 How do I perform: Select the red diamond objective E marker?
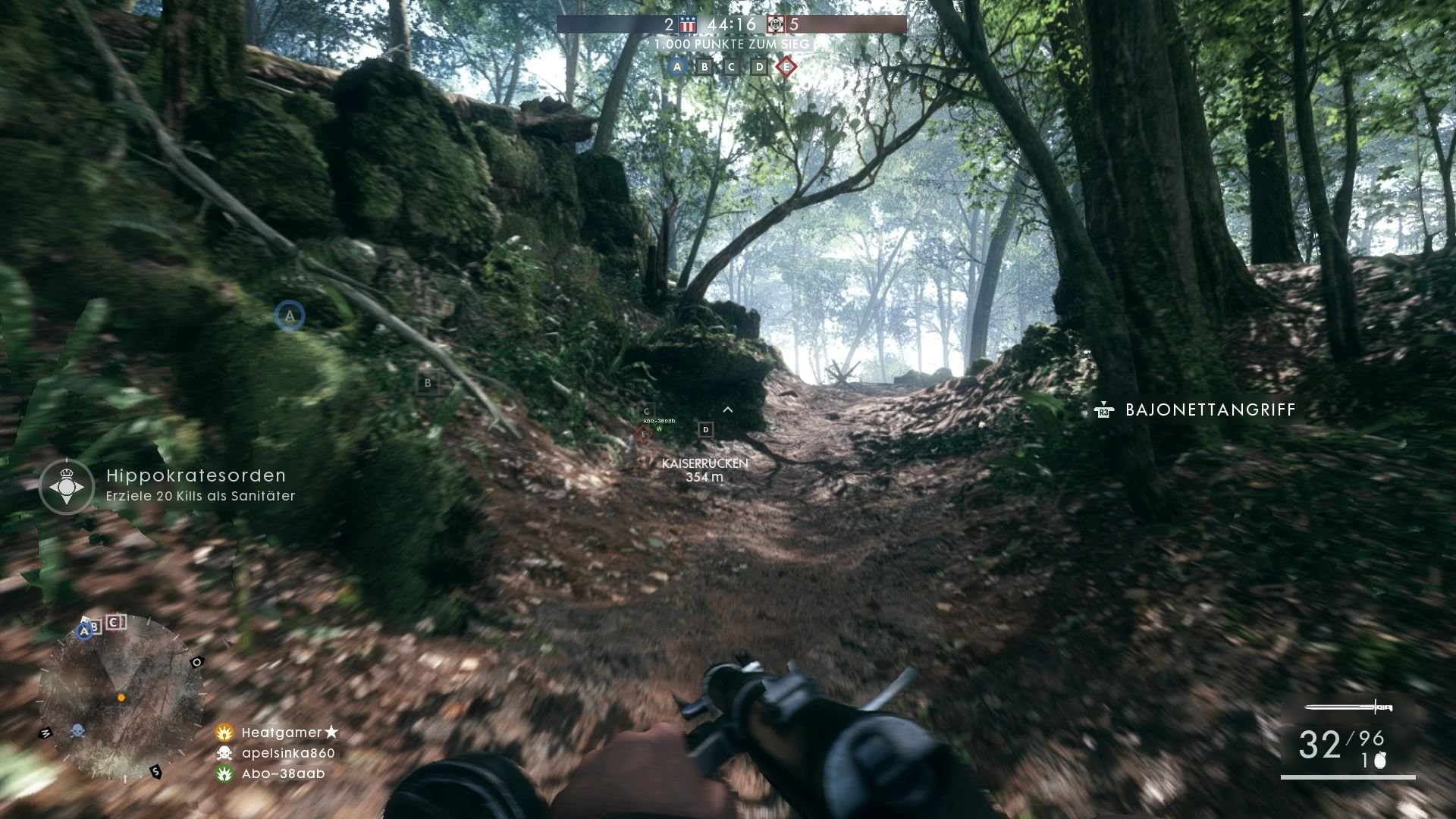click(x=787, y=67)
